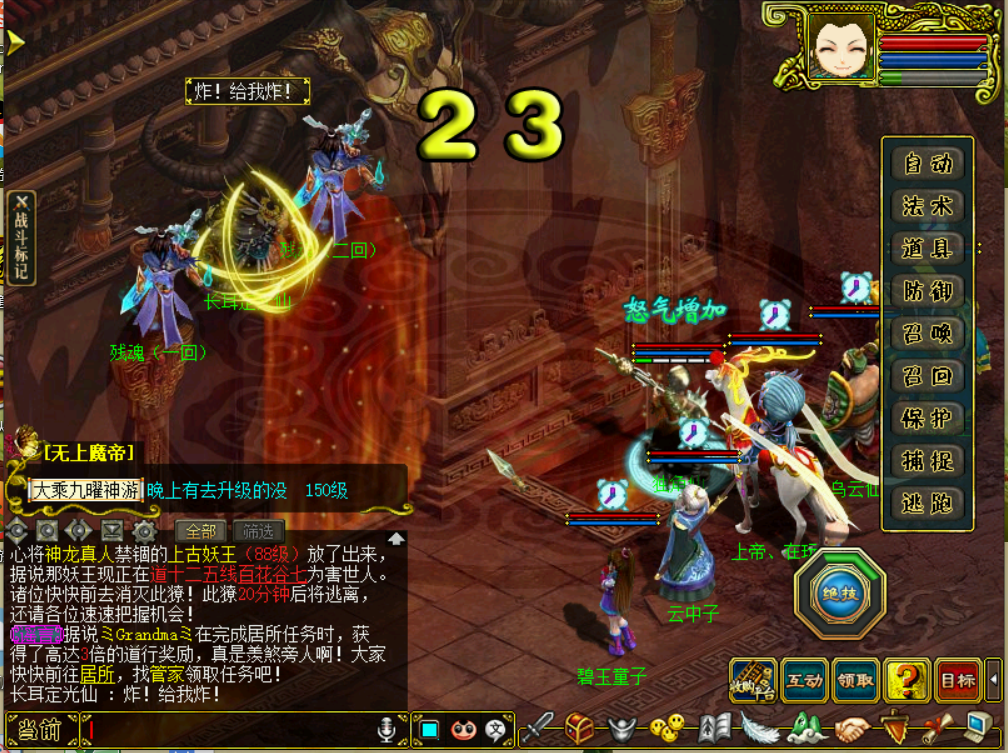The width and height of the screenshot is (1008, 753).
Task: Select the 逃跑 flee command
Action: pos(927,504)
